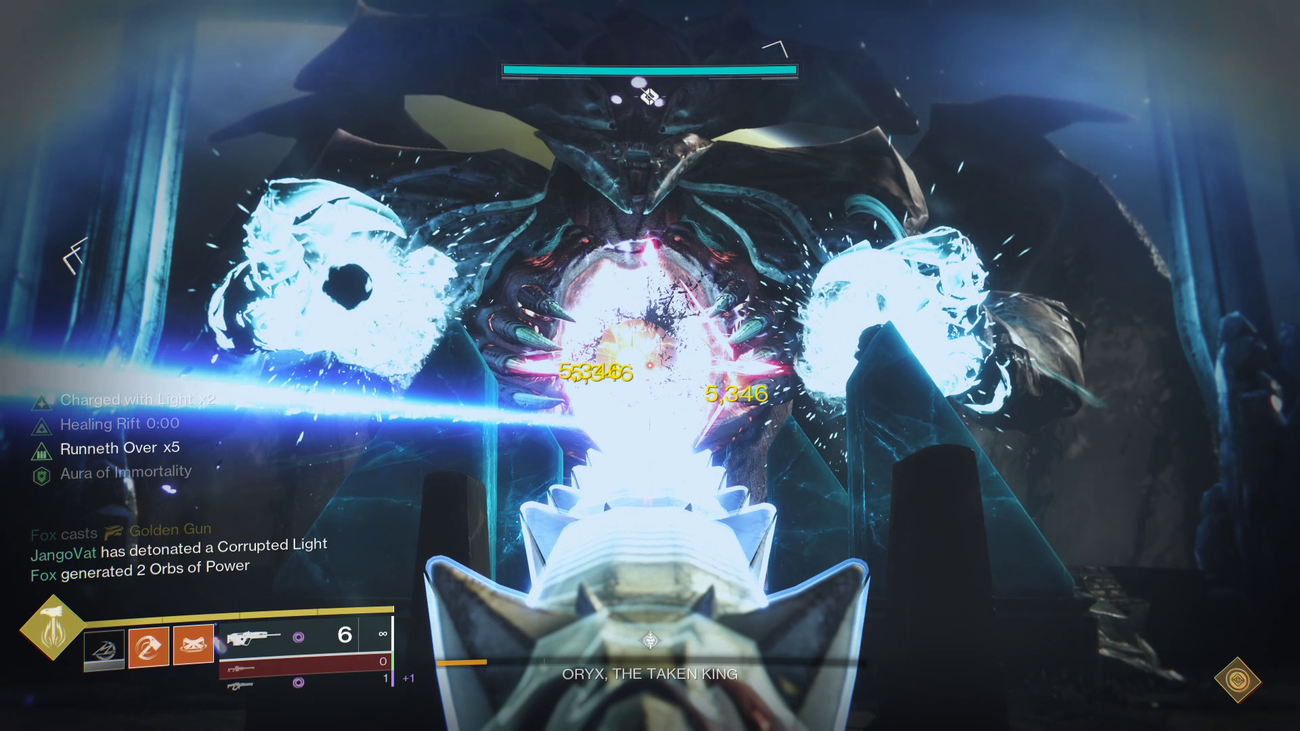Select the Oryx, The Taken King nameplate
Image resolution: width=1300 pixels, height=731 pixels.
click(648, 673)
